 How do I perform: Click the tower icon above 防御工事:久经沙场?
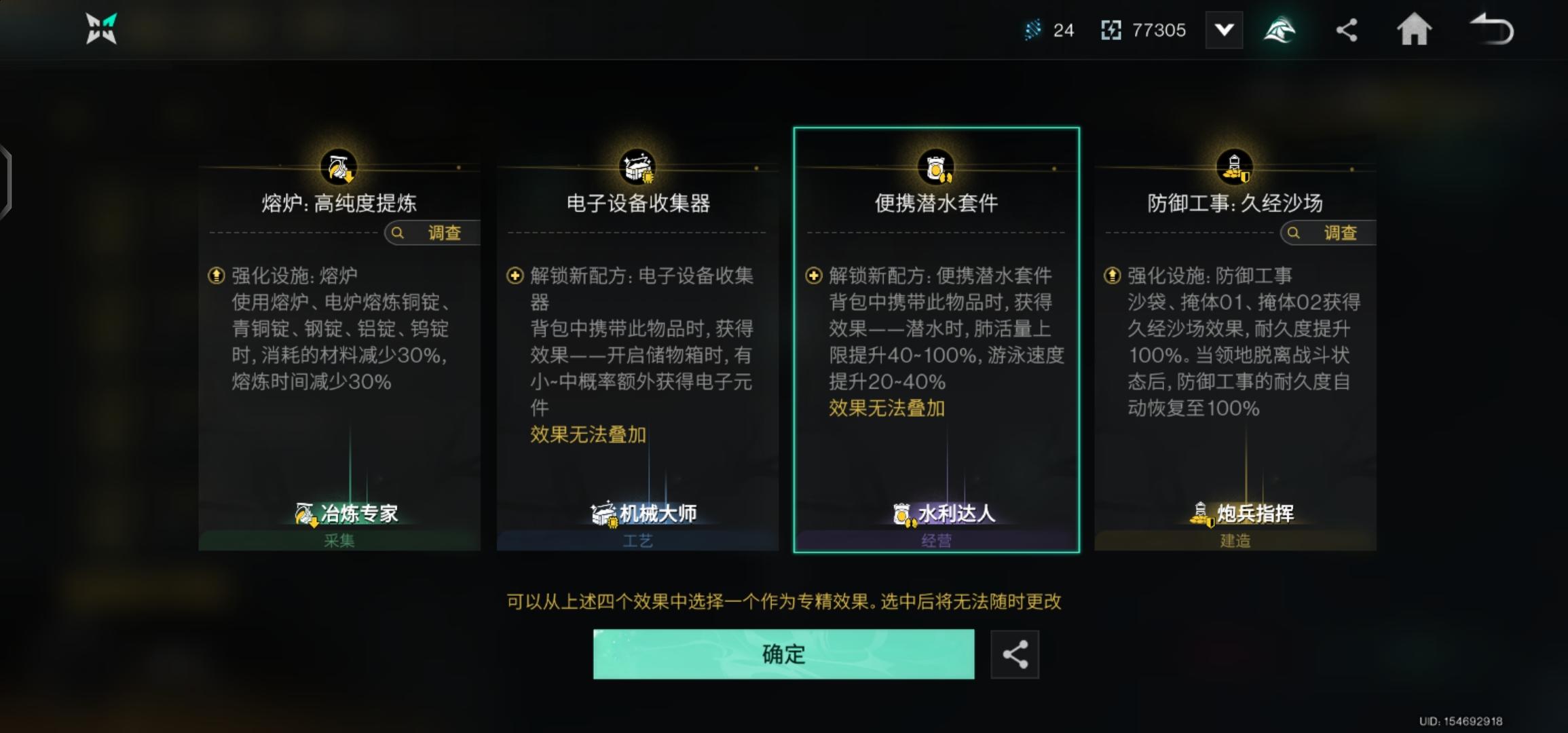pos(1235,165)
